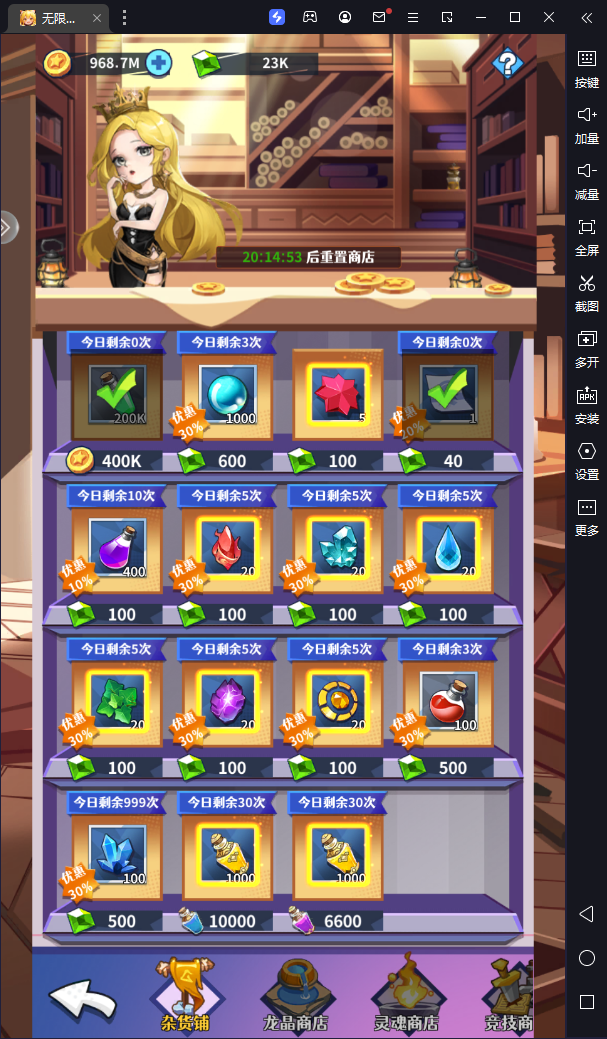Pick the purple lightning stone item
Image resolution: width=607 pixels, height=1039 pixels.
coord(228,702)
